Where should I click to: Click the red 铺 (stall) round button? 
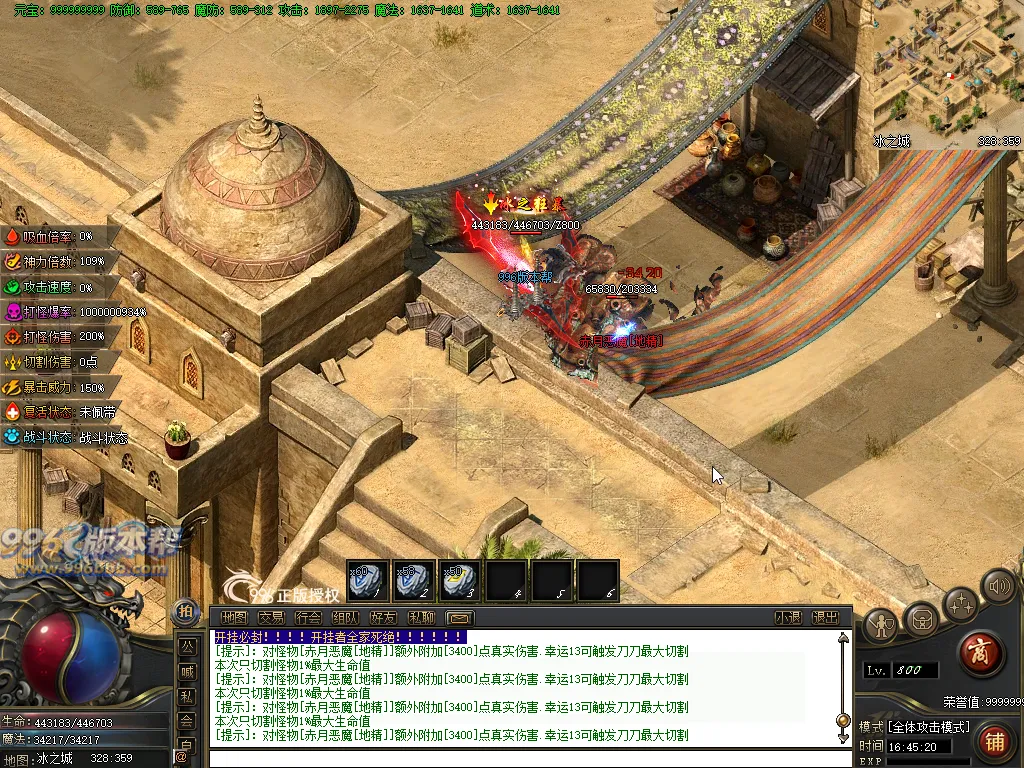(x=994, y=741)
